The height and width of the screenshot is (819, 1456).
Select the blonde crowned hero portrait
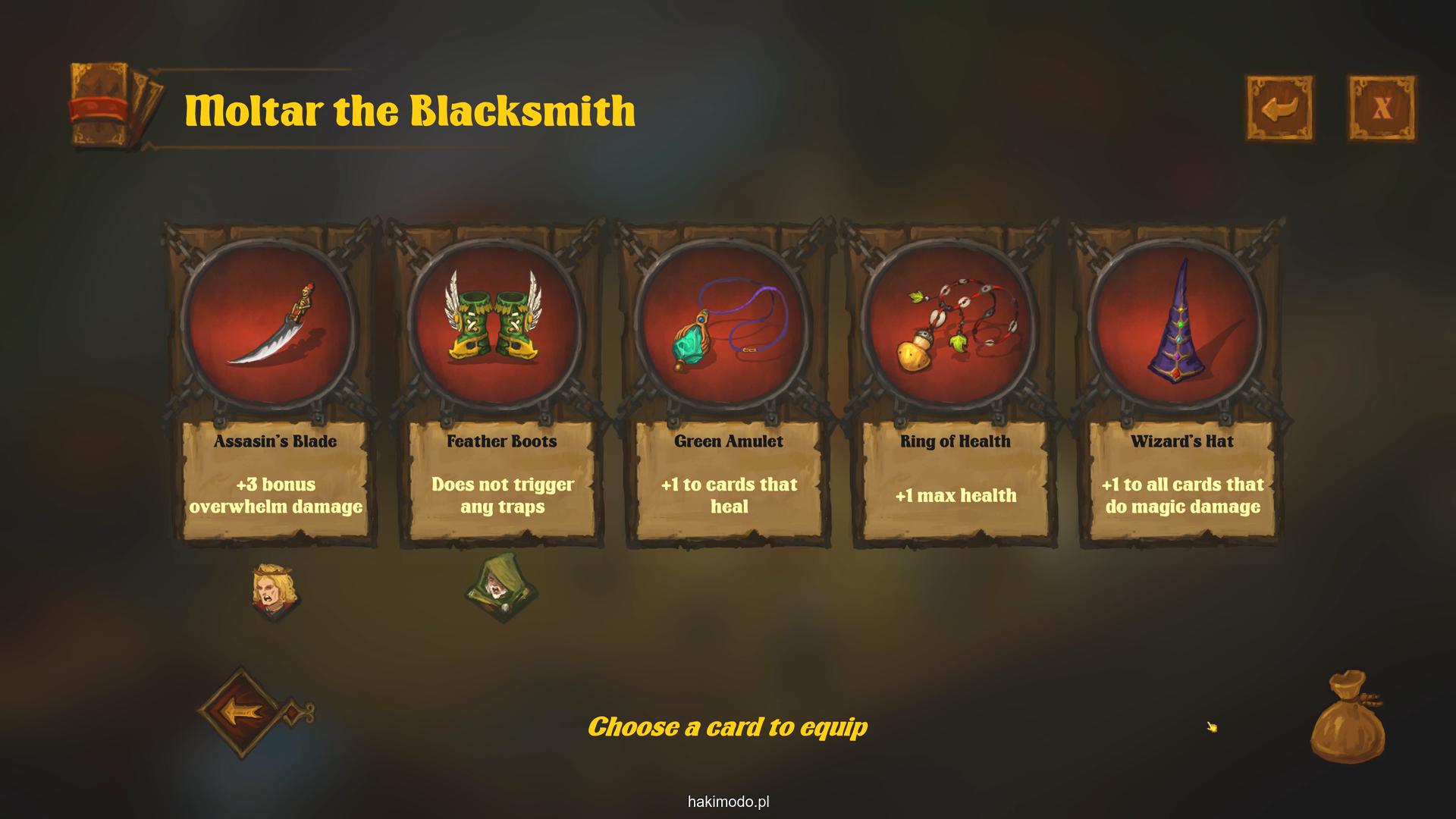click(275, 591)
